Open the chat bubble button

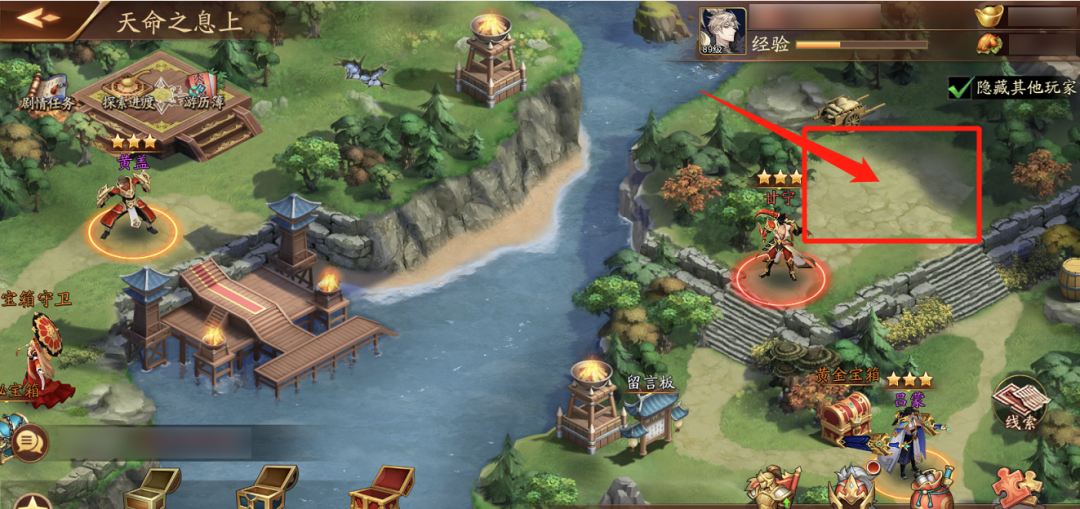click(x=30, y=439)
